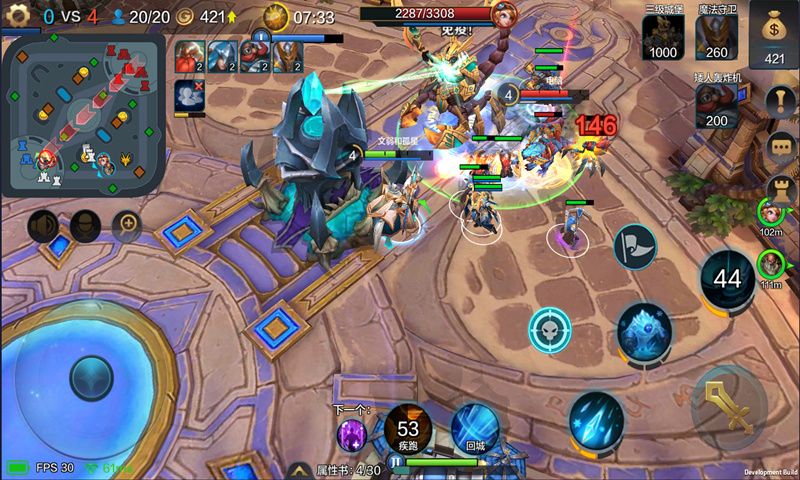Open the gold shop button showing 421

tap(774, 36)
